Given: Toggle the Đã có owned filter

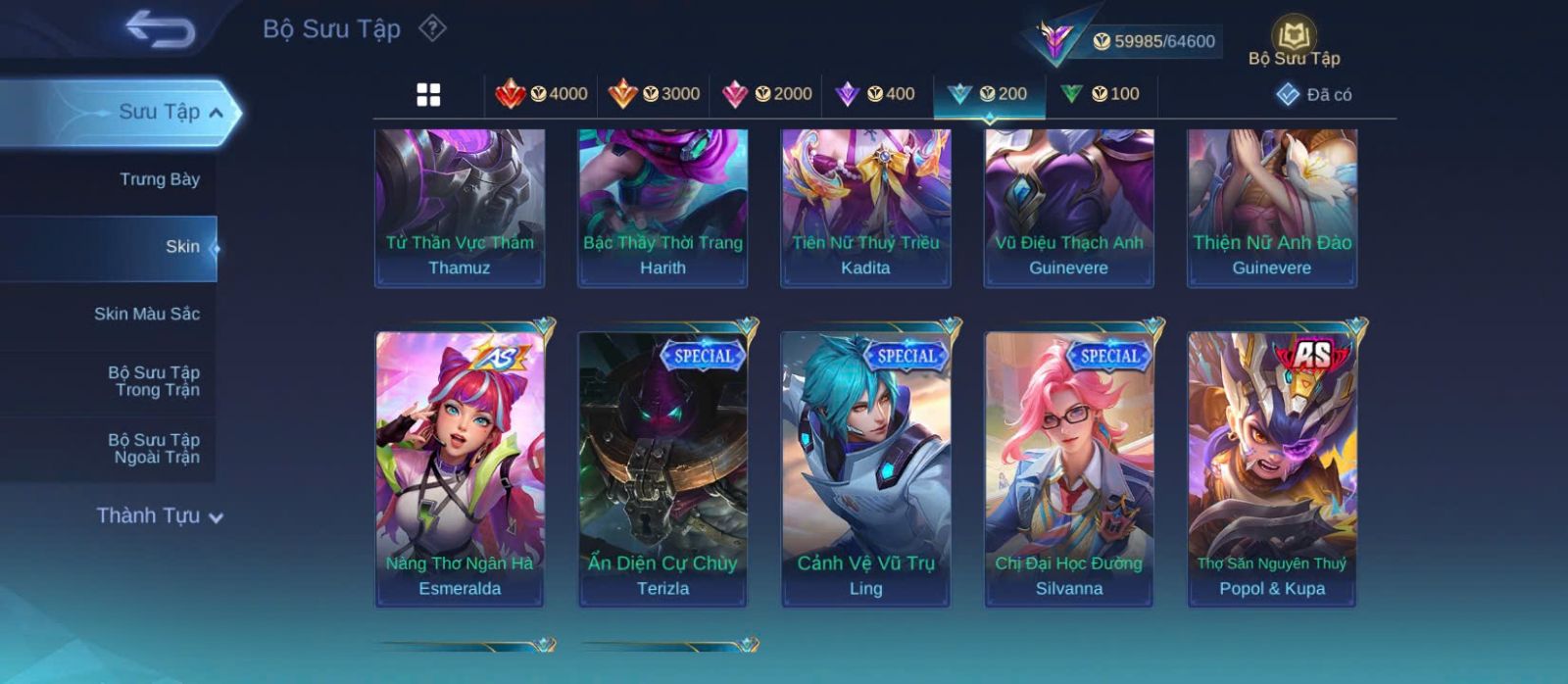Looking at the screenshot, I should [x=1314, y=94].
